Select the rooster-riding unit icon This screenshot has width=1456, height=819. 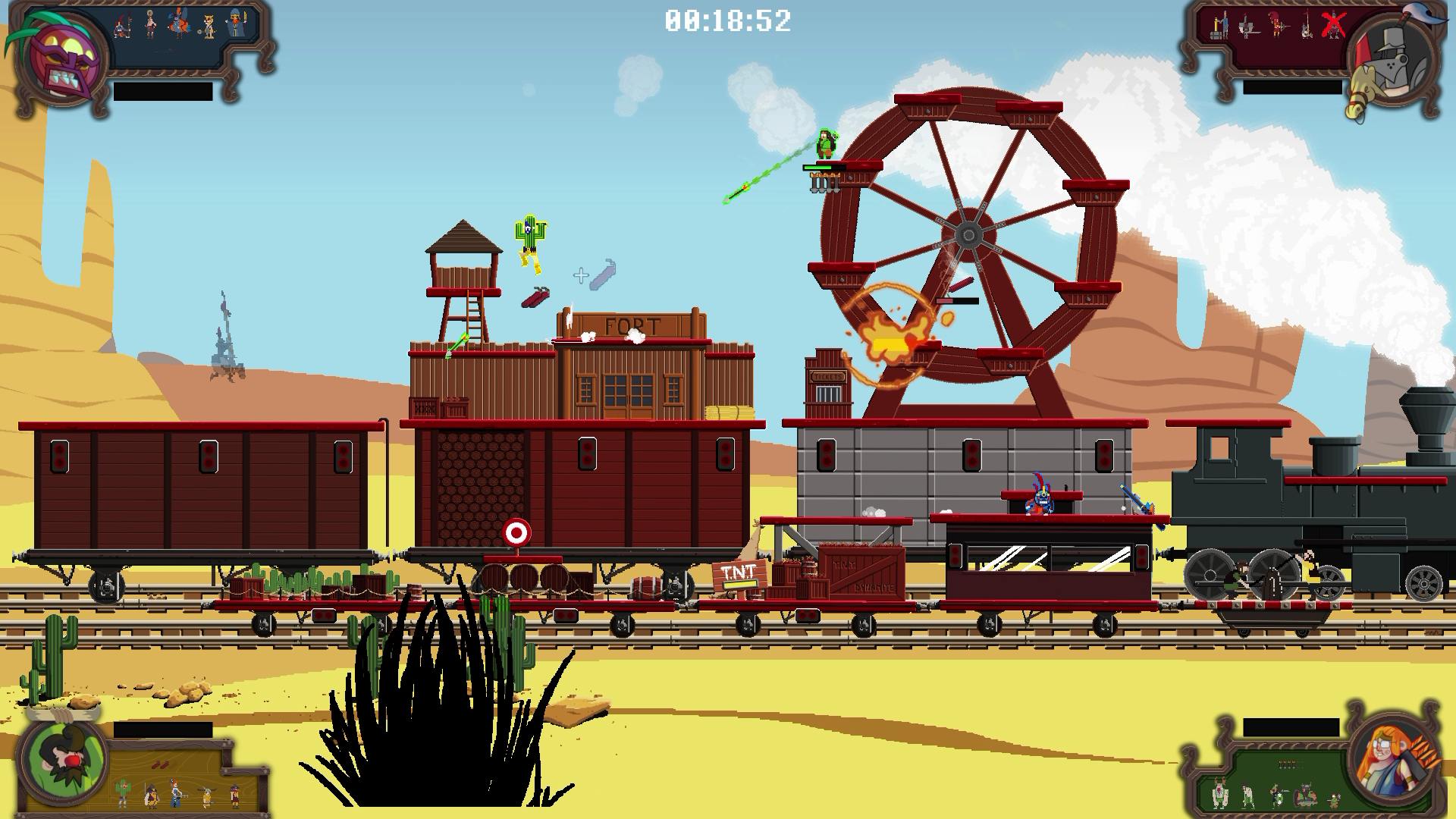click(x=179, y=24)
